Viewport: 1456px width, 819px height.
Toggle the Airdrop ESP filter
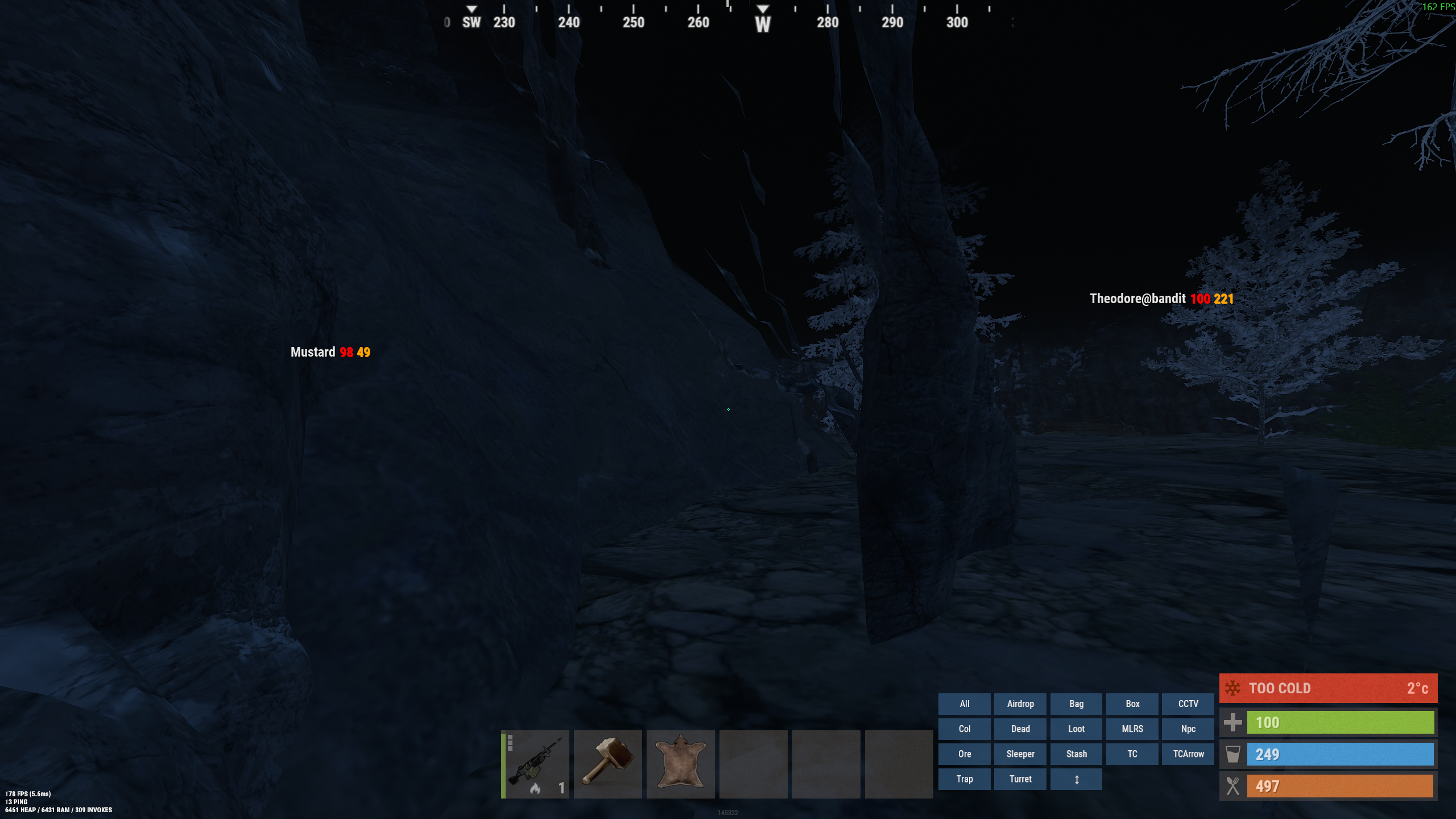(1020, 704)
